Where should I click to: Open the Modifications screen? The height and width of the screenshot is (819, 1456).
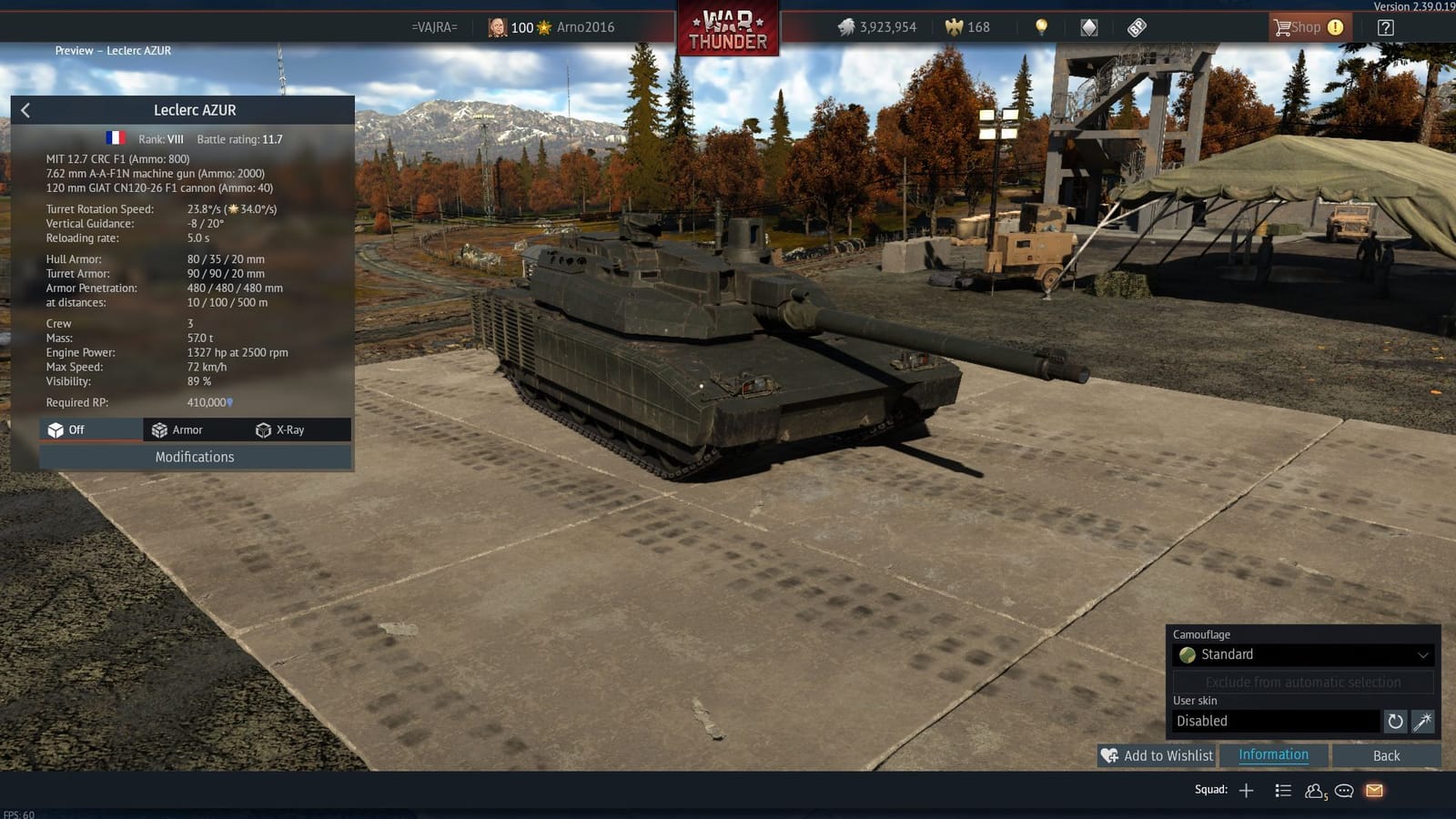194,457
